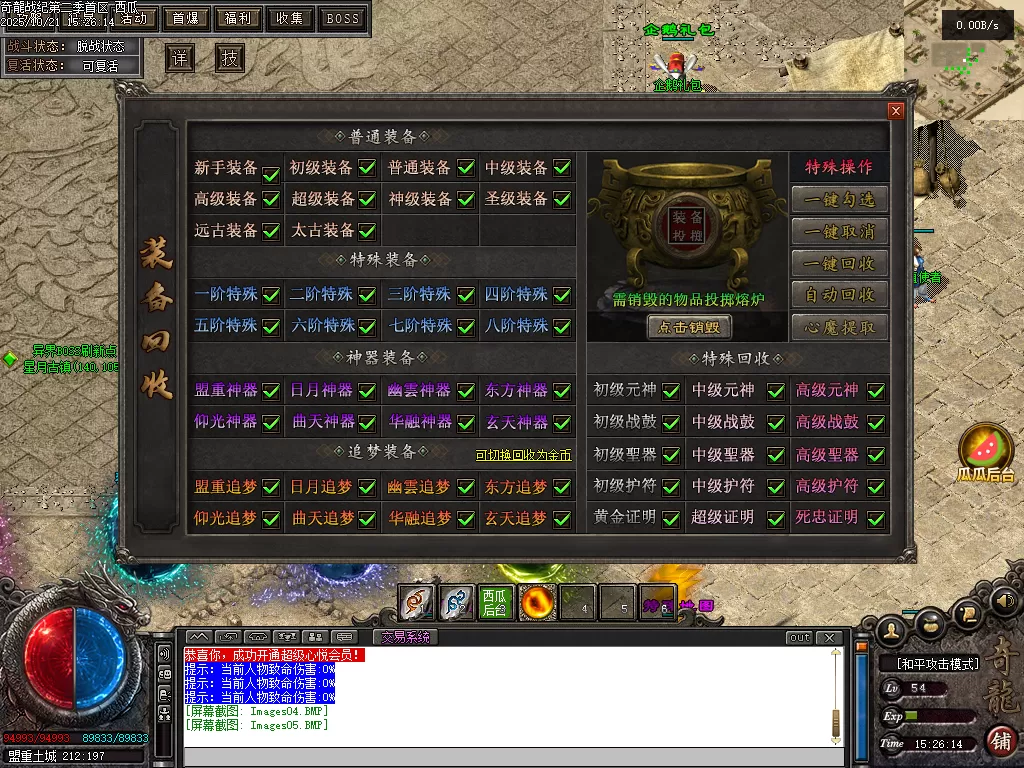1024x768 pixels.
Task: Click the 可切换回收为金币 link
Action: point(523,455)
